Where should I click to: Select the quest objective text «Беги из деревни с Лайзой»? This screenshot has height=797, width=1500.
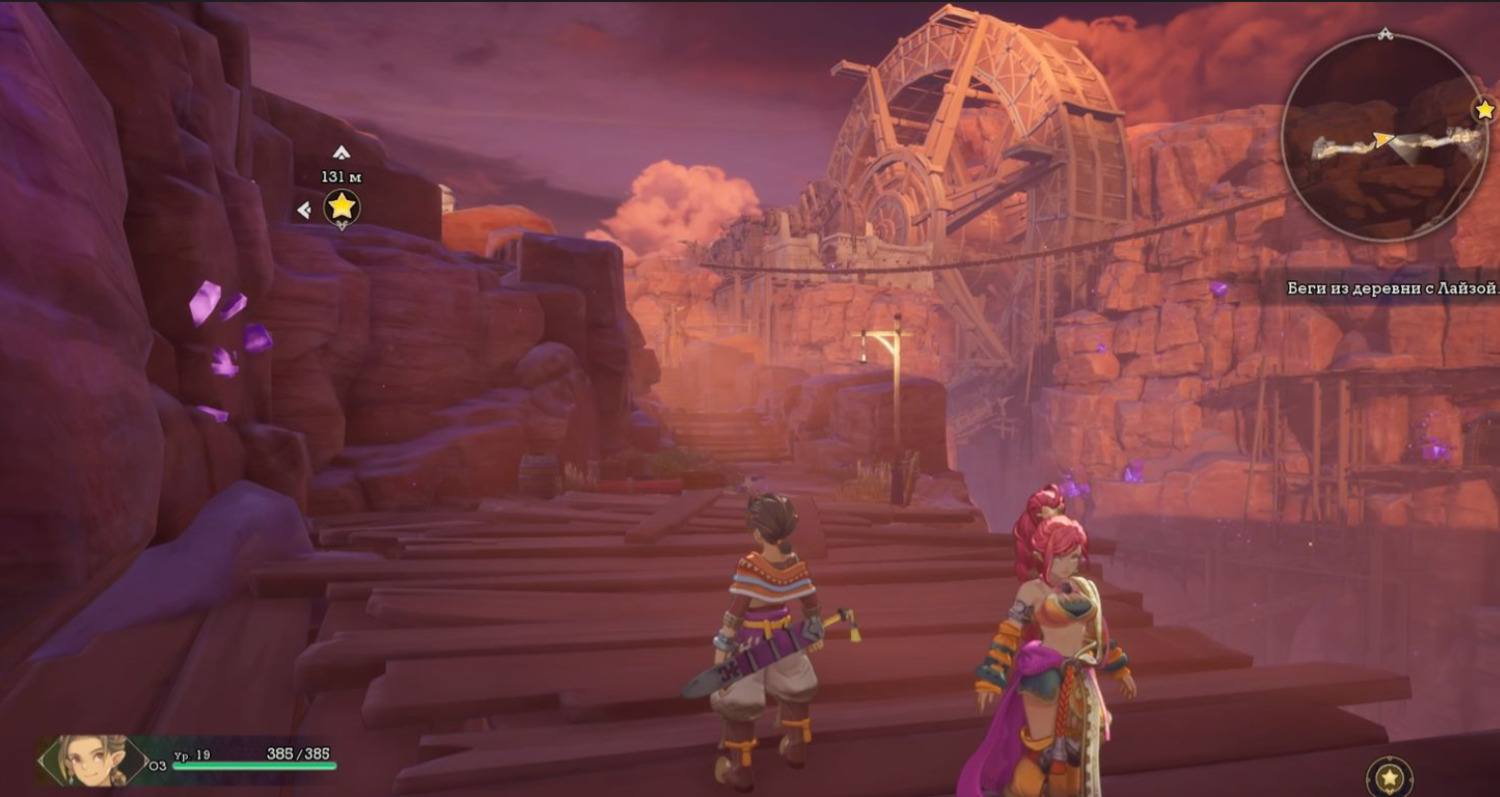coord(1391,289)
